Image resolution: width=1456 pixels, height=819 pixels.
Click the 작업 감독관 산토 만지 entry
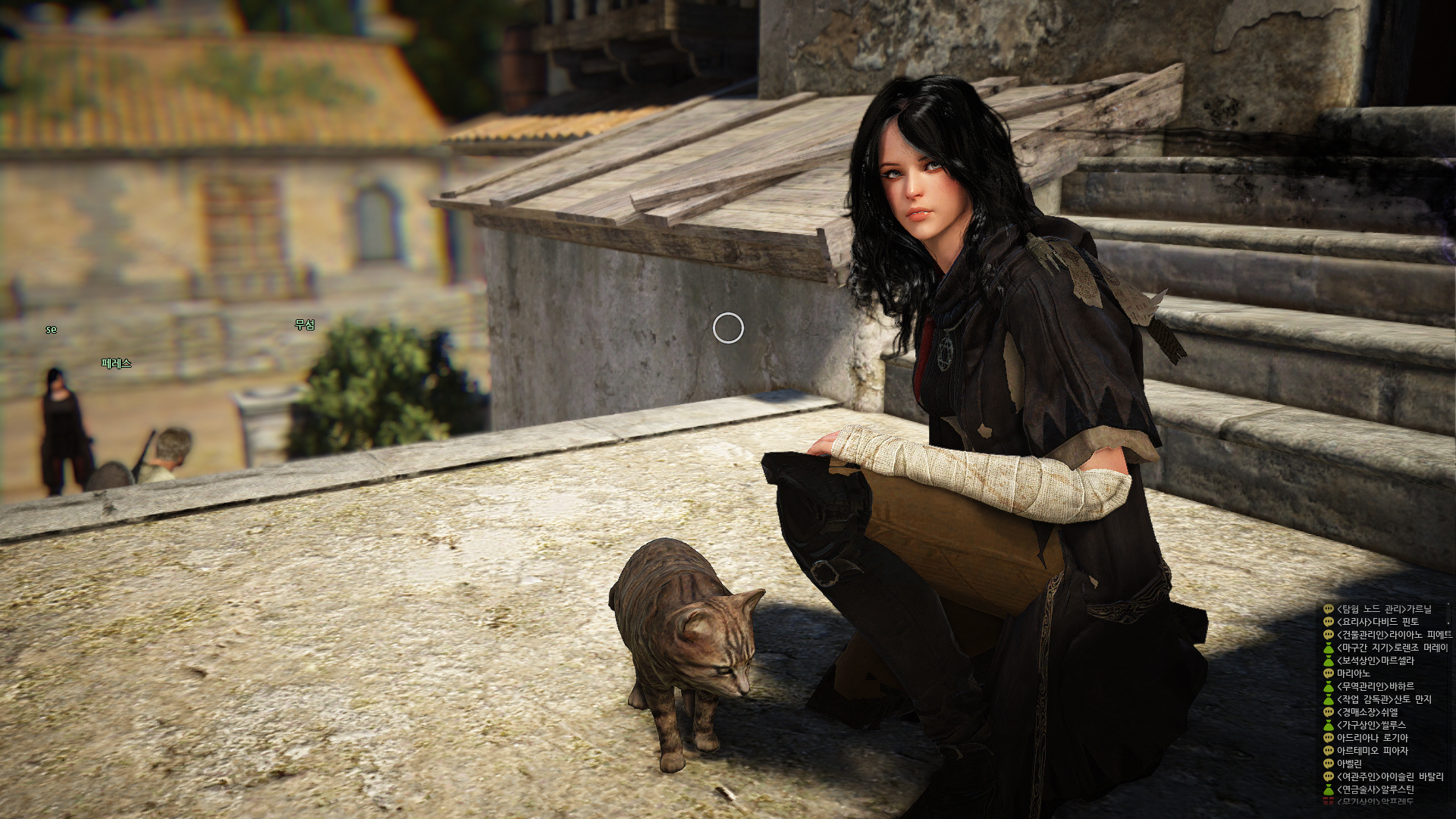coord(1384,699)
